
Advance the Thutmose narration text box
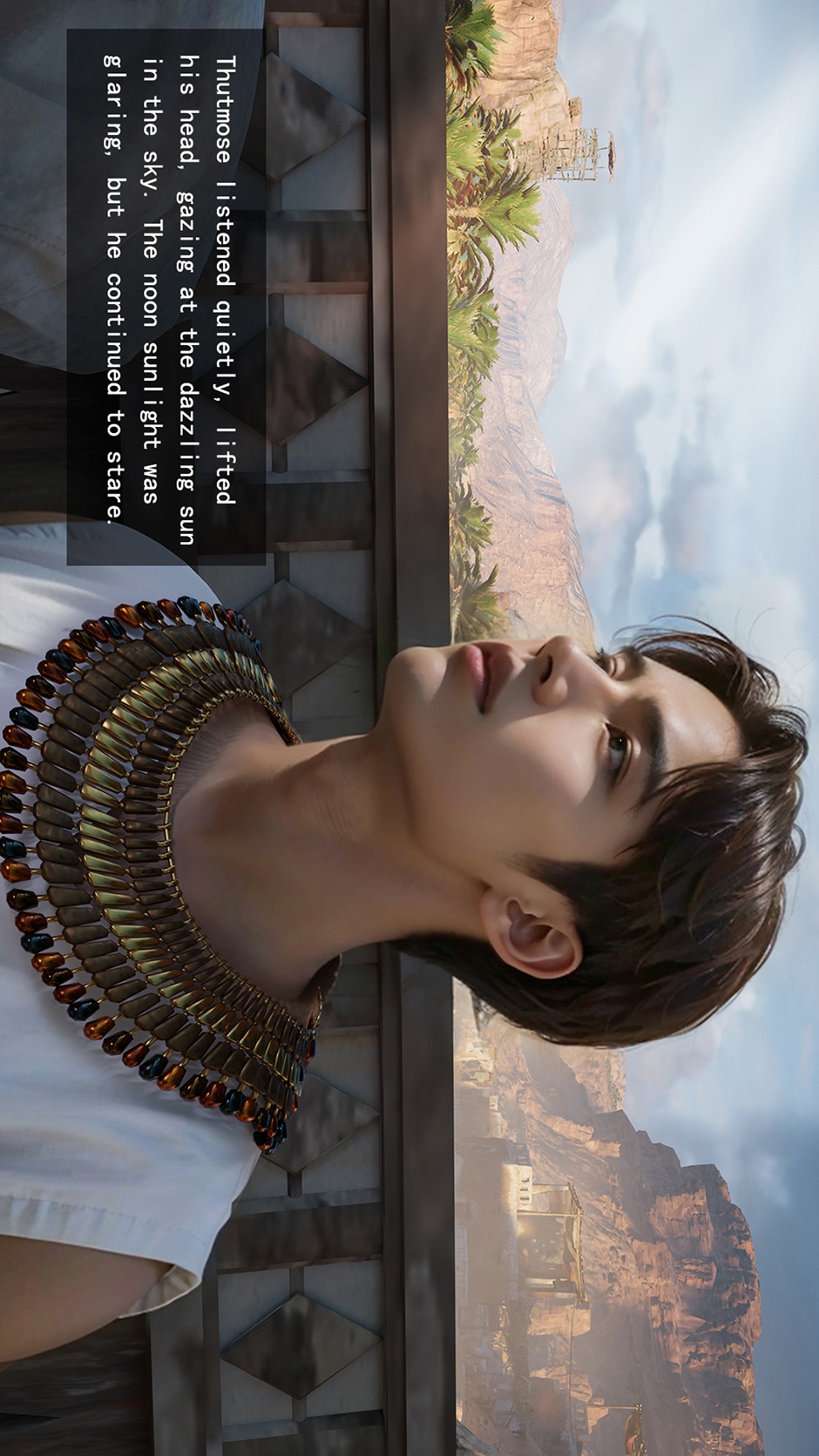pos(166,296)
